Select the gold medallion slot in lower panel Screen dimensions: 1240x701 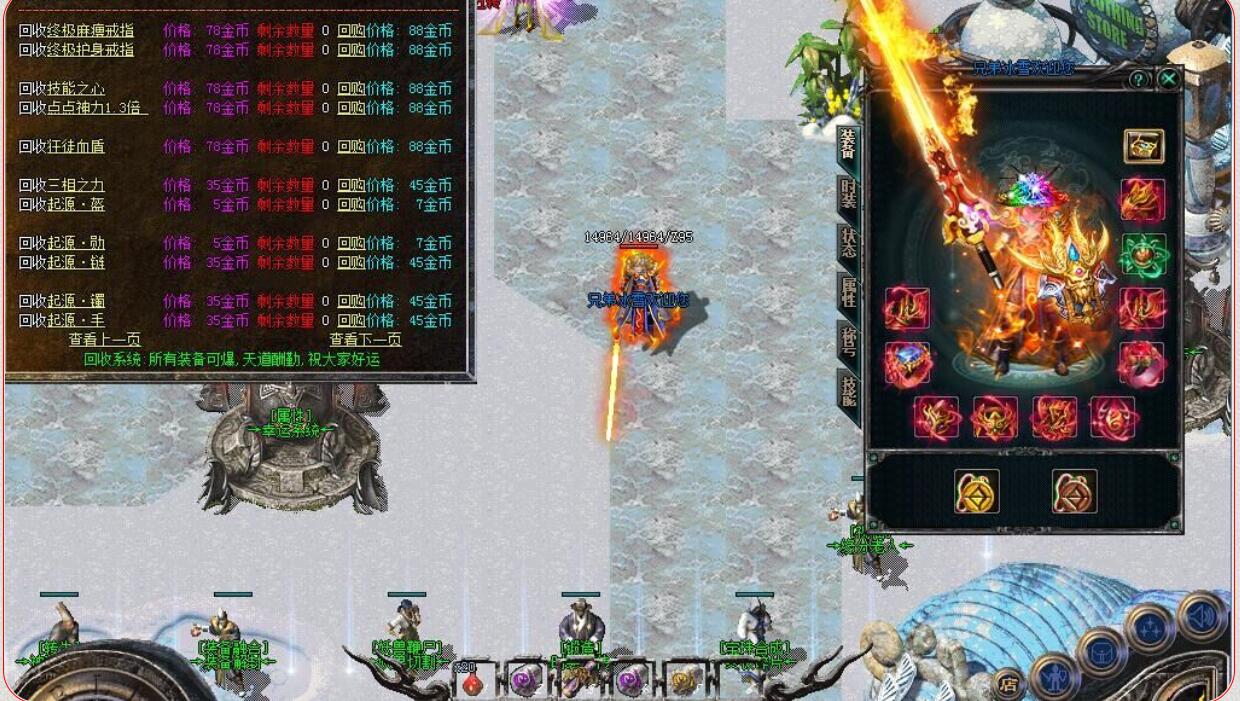976,492
